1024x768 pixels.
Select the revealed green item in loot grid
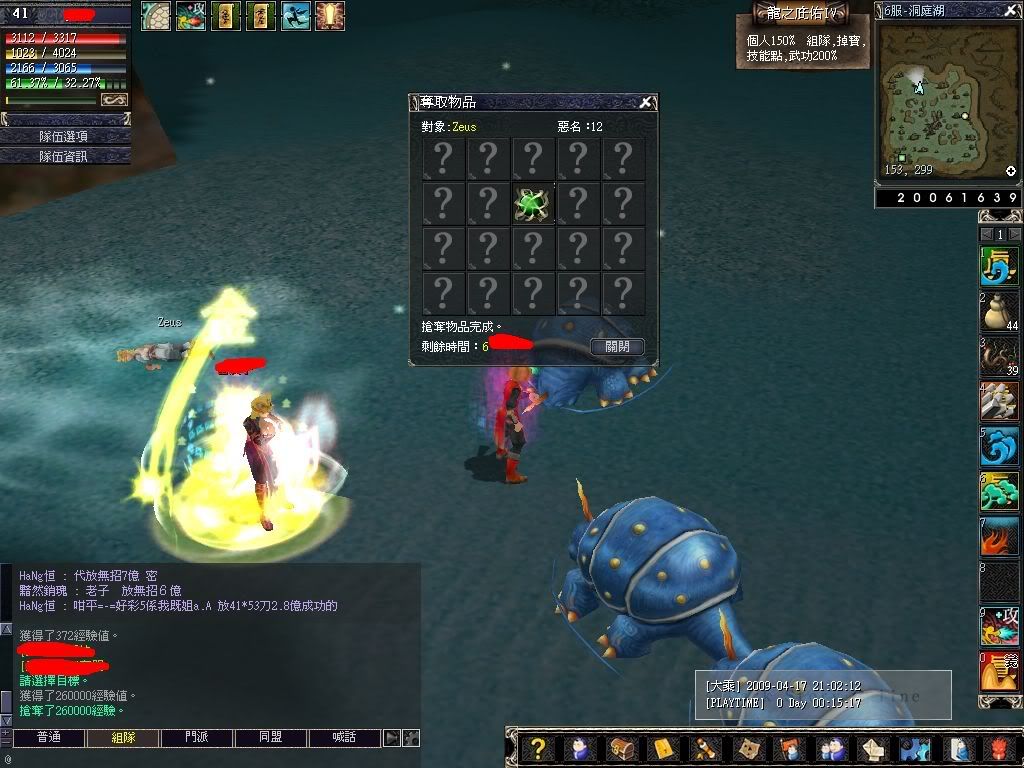point(532,204)
